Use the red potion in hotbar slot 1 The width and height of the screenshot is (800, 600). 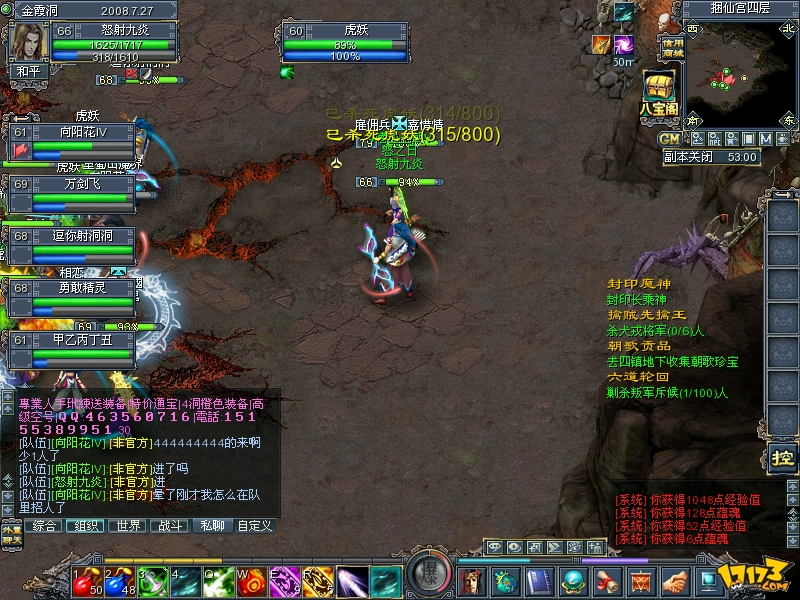(x=84, y=579)
